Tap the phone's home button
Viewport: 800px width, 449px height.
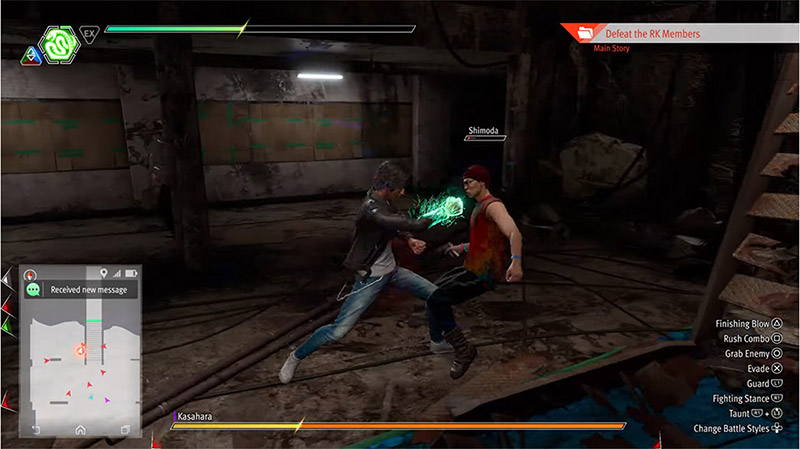pos(80,429)
